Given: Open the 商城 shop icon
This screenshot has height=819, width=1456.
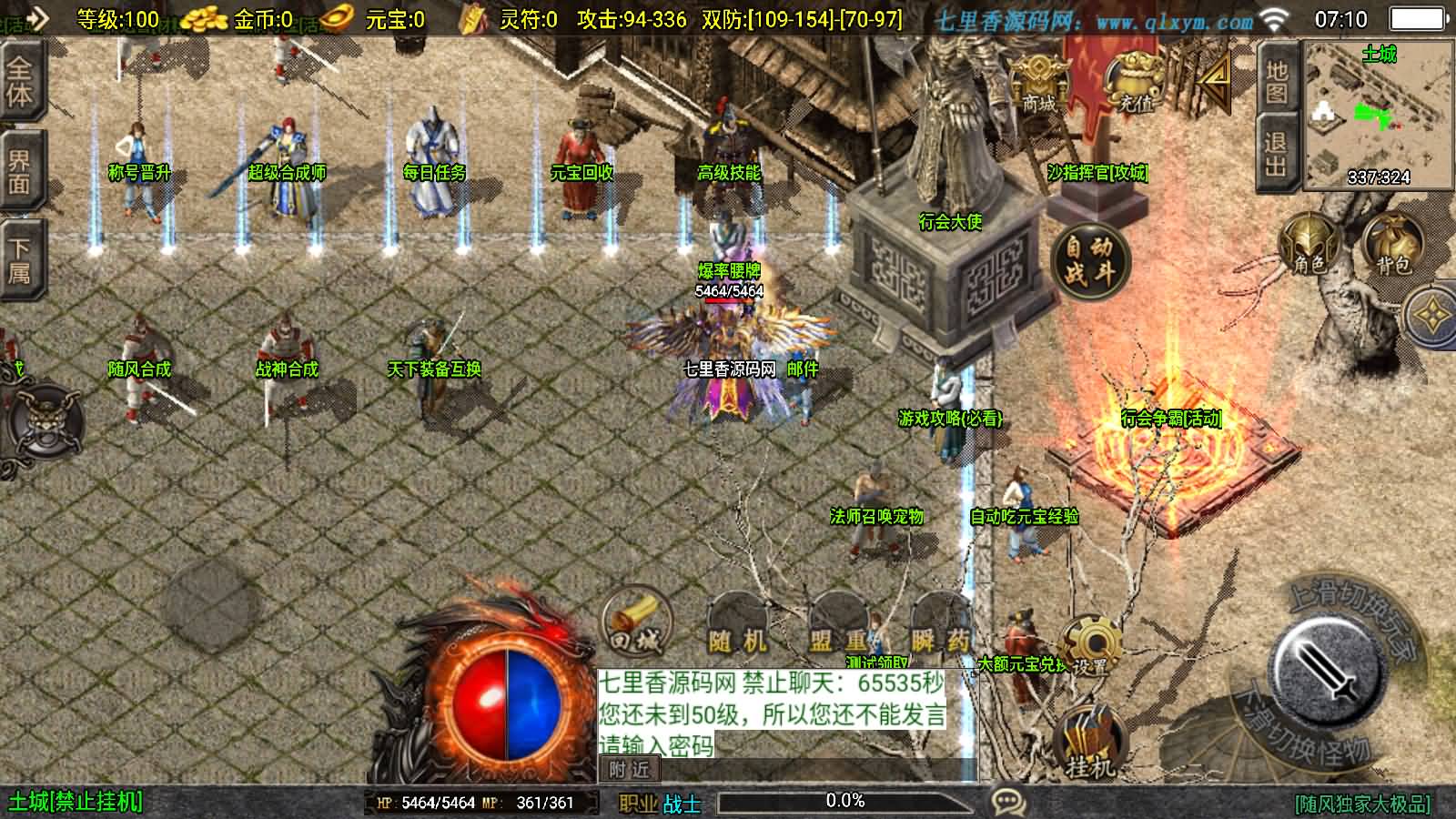Looking at the screenshot, I should point(1038,84).
